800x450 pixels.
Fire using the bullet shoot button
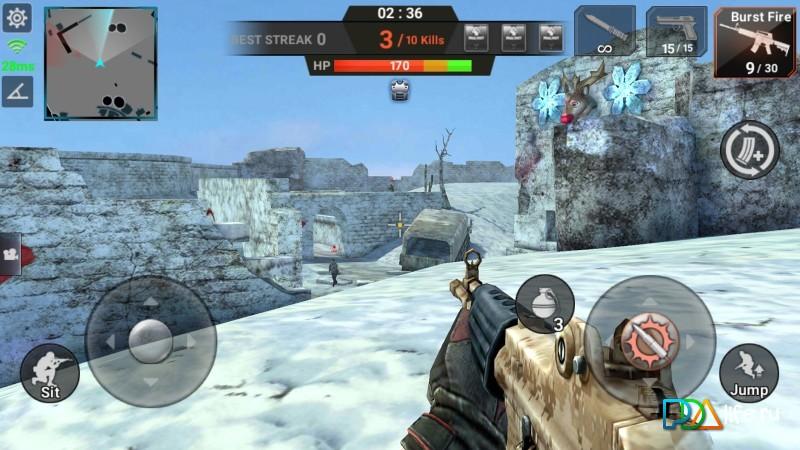(649, 340)
